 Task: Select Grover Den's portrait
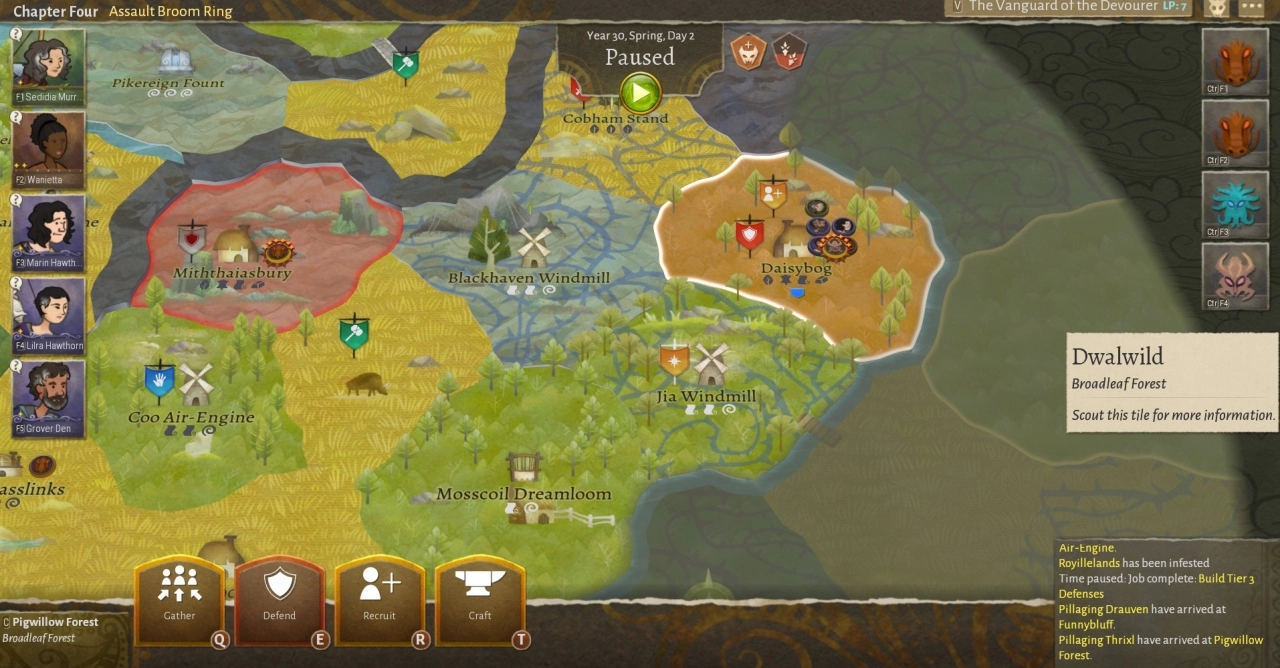coord(48,398)
